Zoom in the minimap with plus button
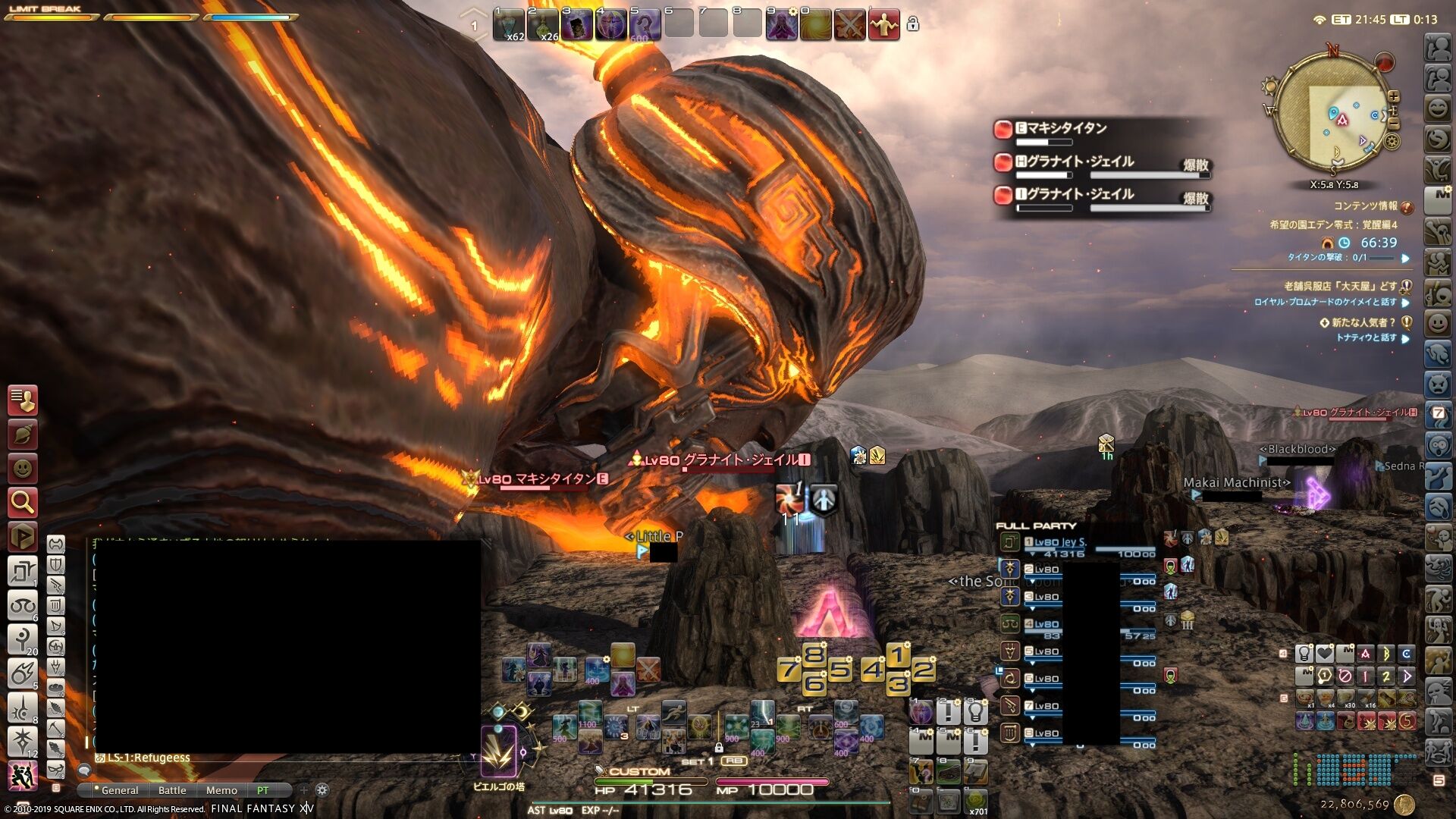 1394,97
